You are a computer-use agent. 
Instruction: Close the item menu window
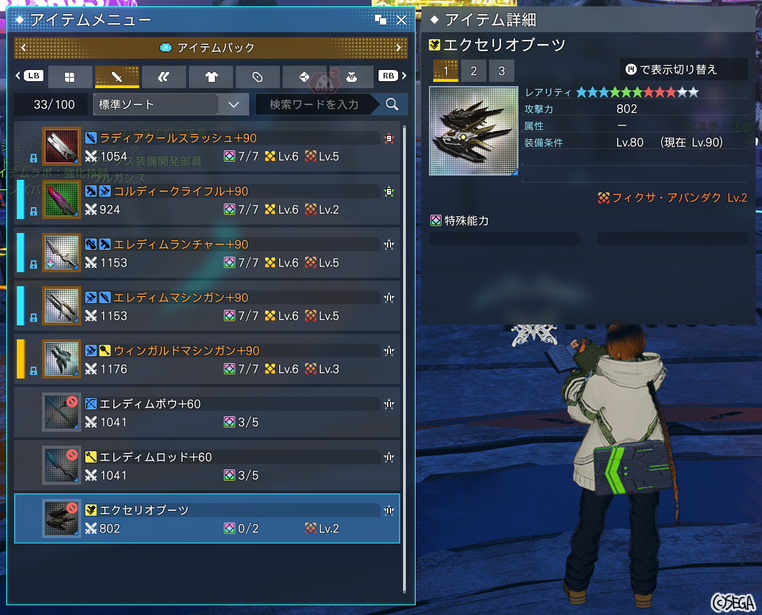click(x=401, y=19)
